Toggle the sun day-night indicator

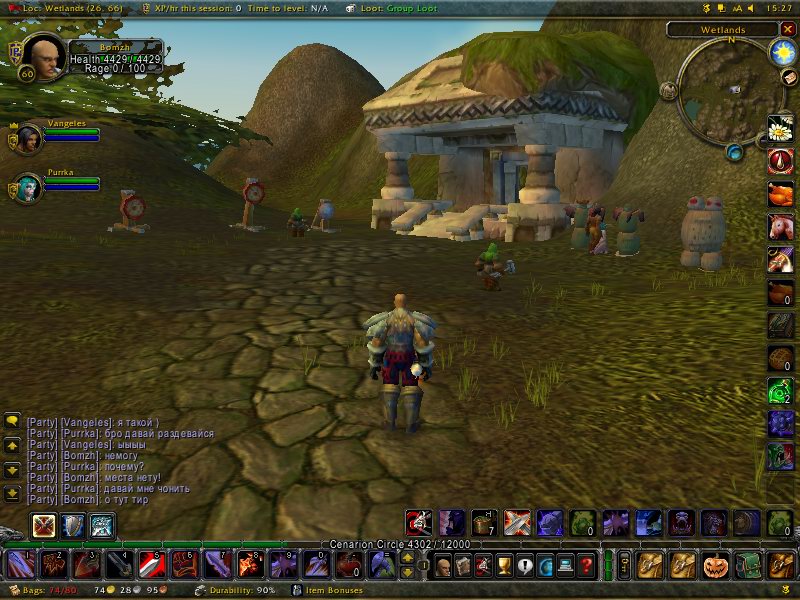click(x=780, y=50)
